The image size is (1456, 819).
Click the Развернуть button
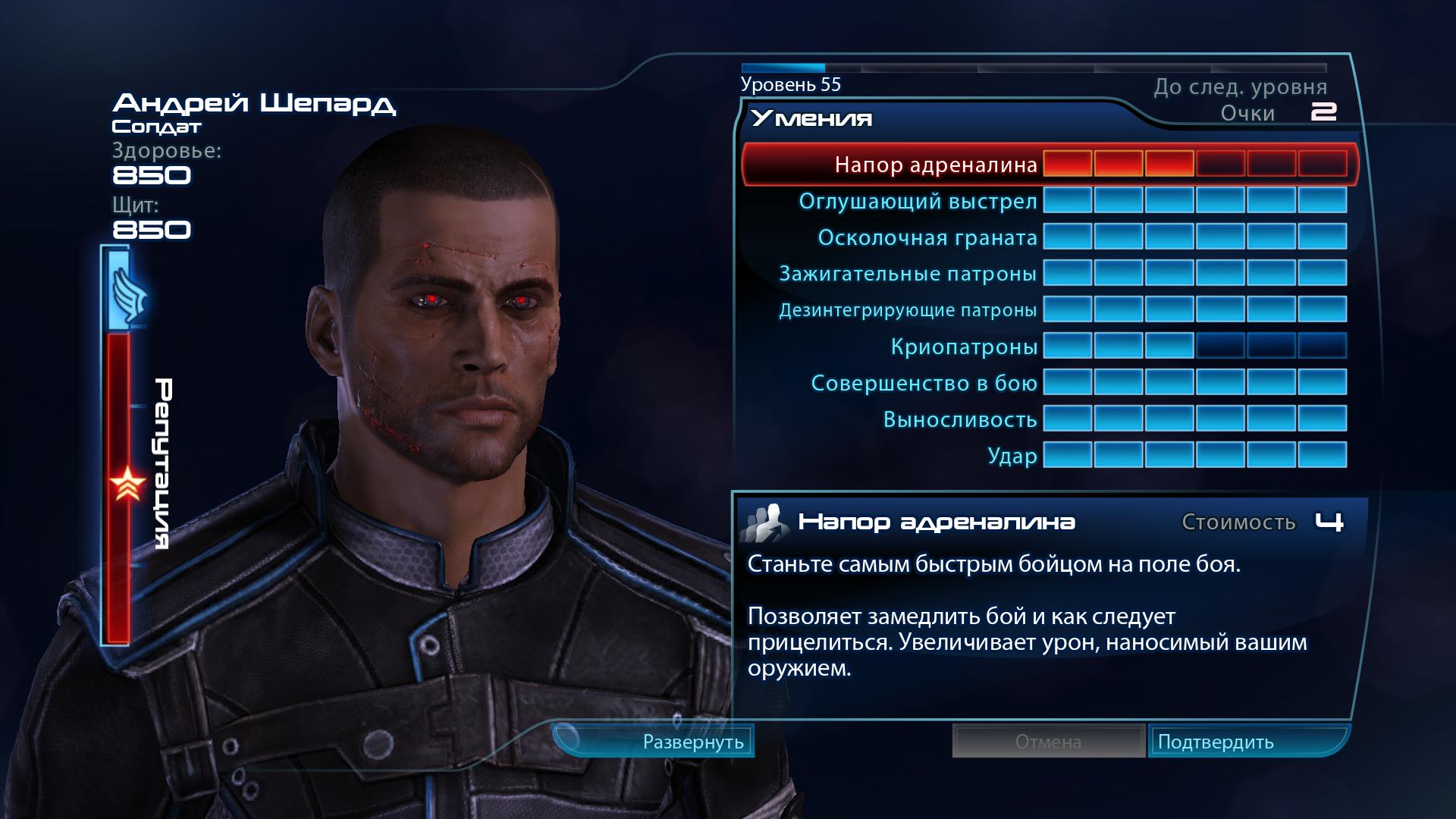coord(692,742)
